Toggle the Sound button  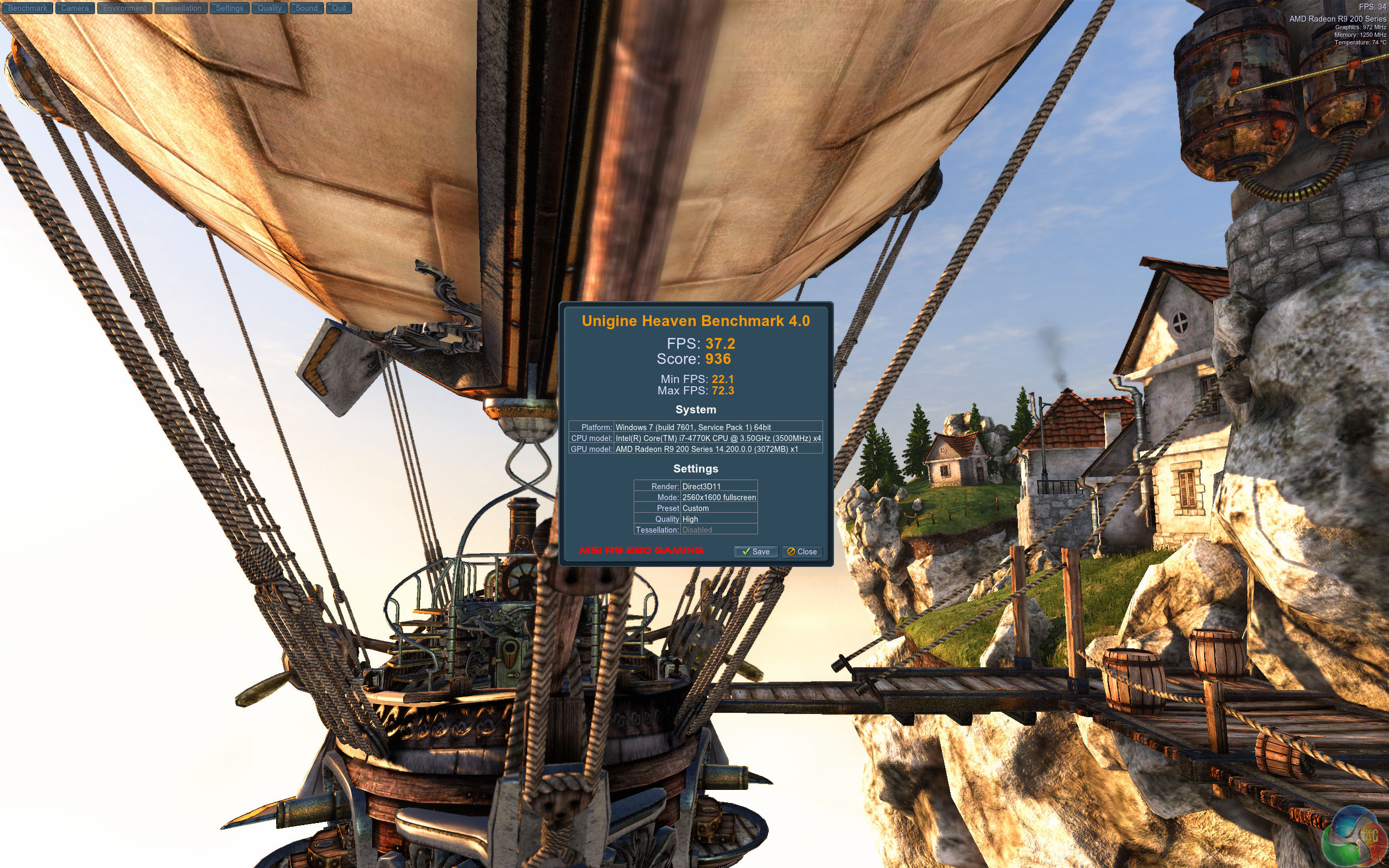coord(307,8)
